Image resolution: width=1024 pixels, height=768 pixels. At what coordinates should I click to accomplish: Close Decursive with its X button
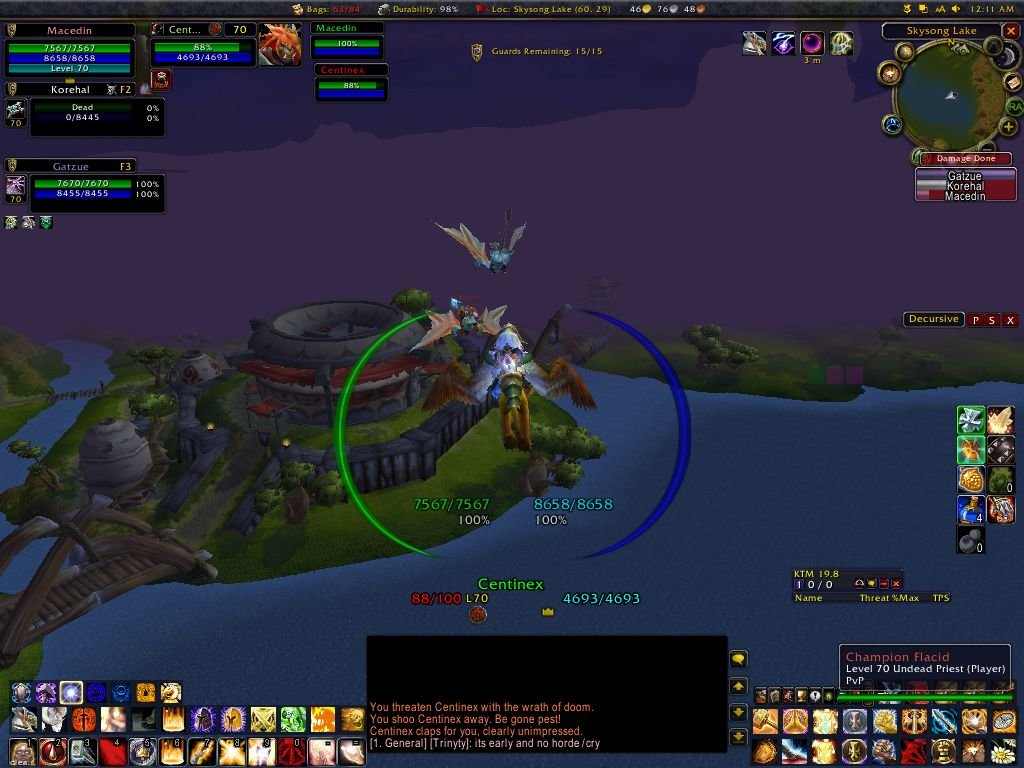coord(1011,320)
